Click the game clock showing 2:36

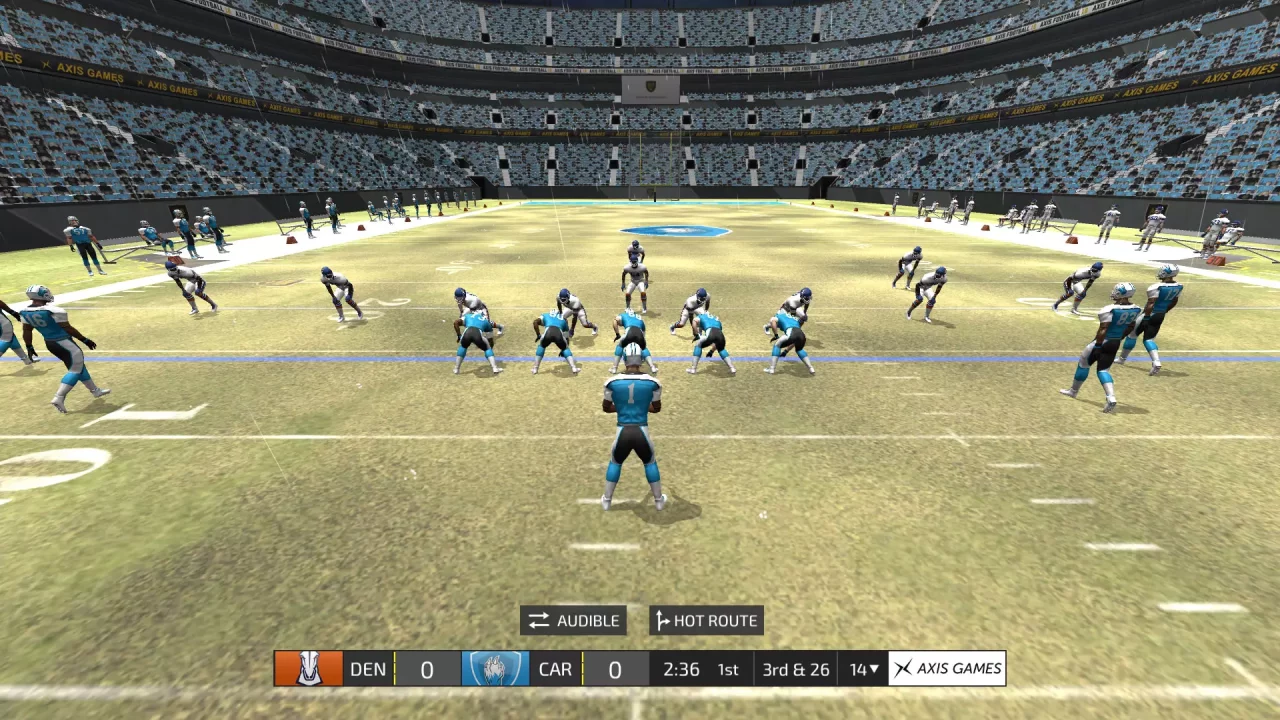[680, 669]
